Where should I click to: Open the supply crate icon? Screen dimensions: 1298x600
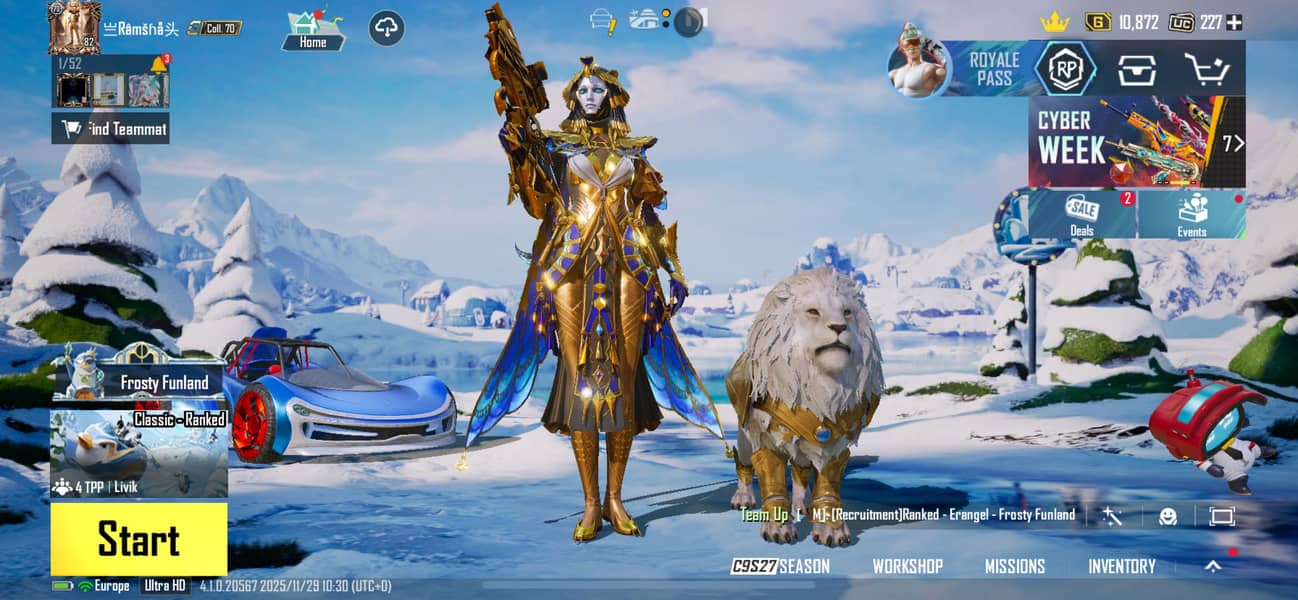point(1137,69)
